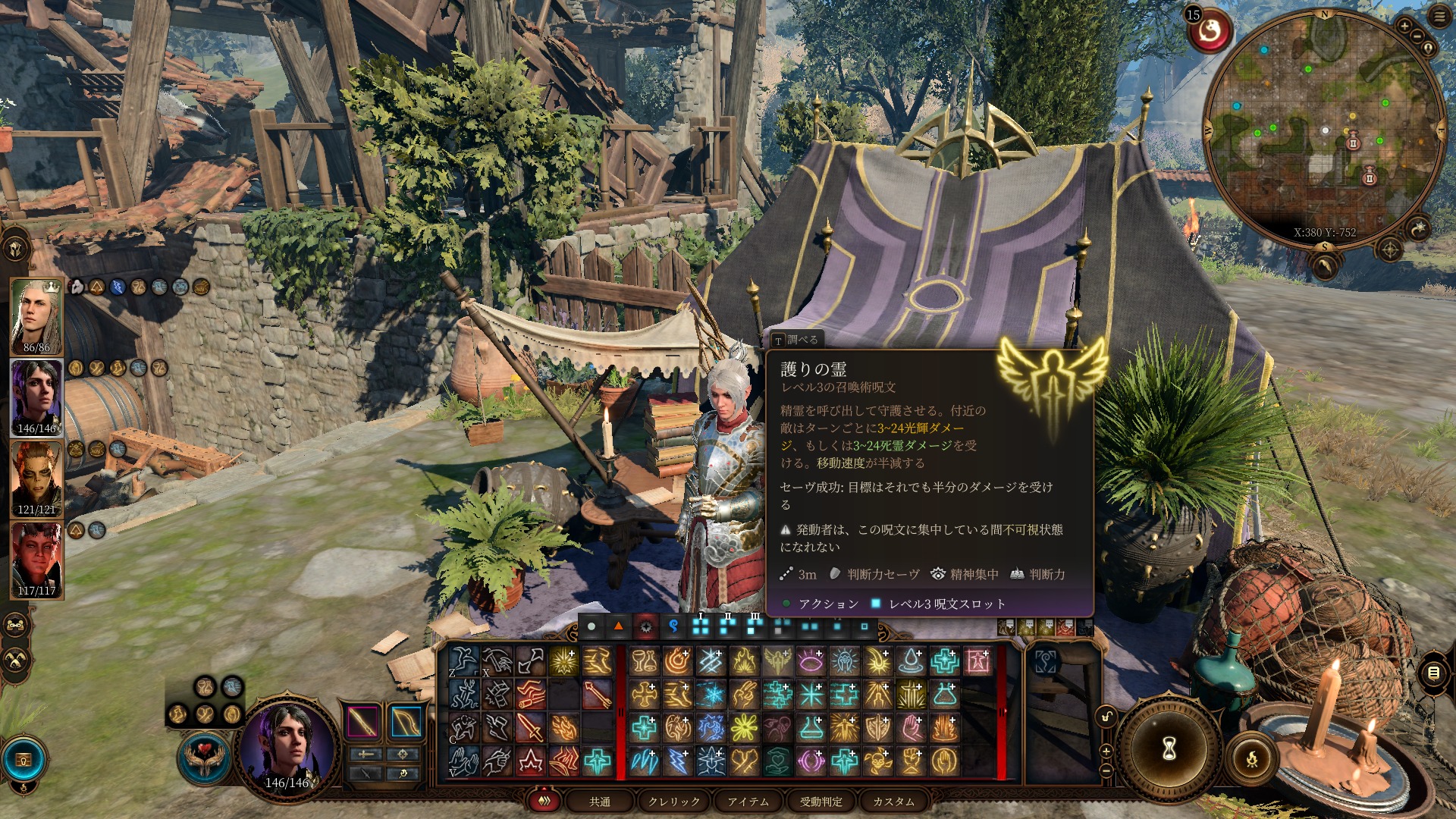Image resolution: width=1456 pixels, height=819 pixels.
Task: Select the 共通 hotbar tab
Action: tap(600, 802)
